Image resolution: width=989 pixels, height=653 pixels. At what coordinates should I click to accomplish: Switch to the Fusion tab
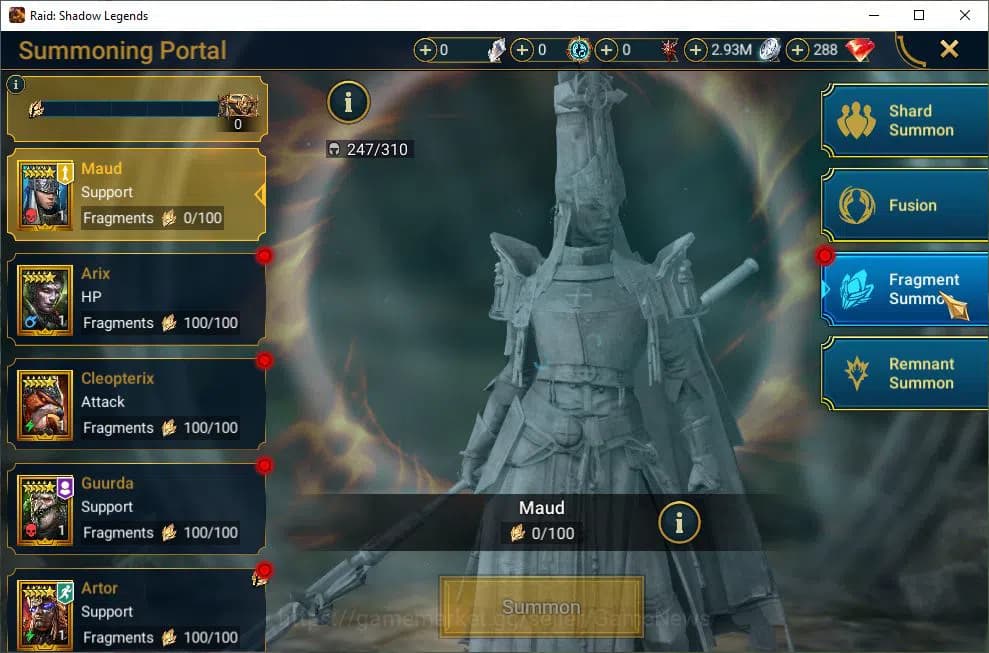tap(905, 205)
